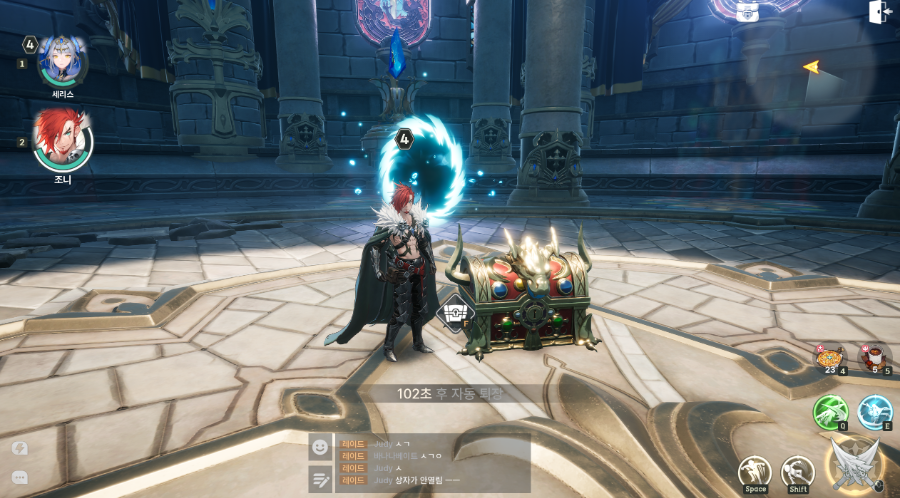Click the lightning bolt bubble icon
Image resolution: width=900 pixels, height=498 pixels.
[x=19, y=448]
